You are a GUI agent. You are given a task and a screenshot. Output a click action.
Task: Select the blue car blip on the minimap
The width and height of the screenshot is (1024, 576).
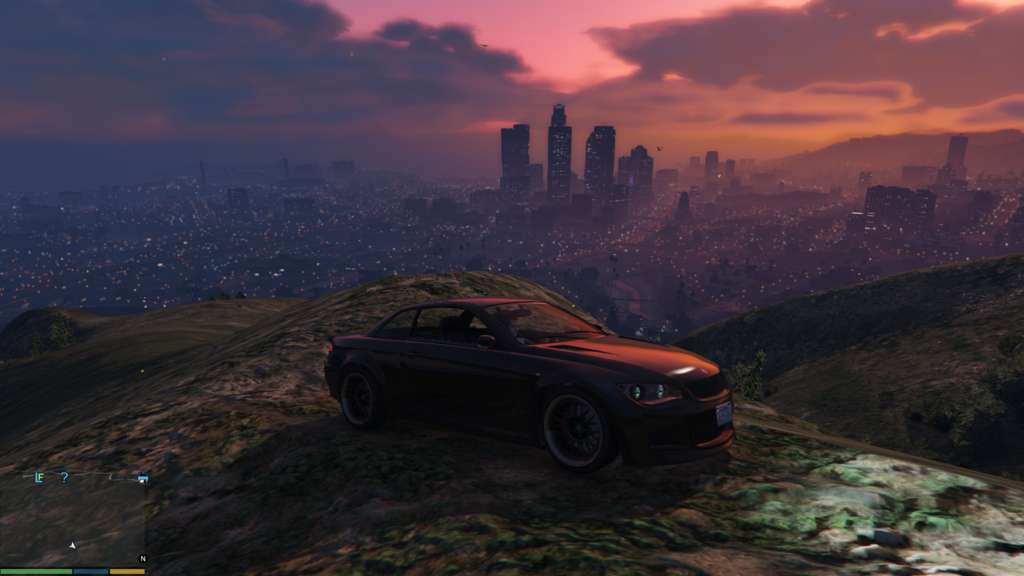click(x=143, y=478)
